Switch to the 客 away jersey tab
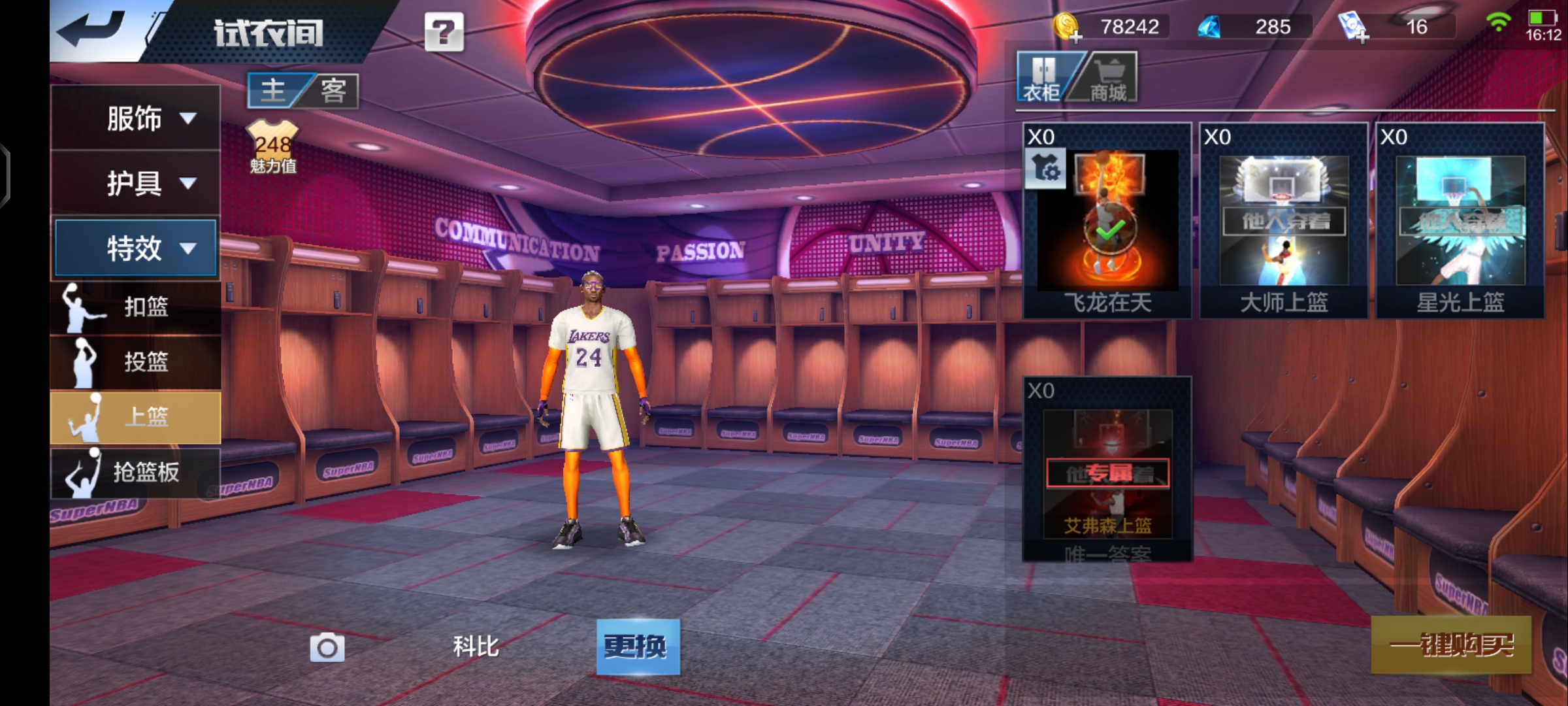The width and height of the screenshot is (1568, 706). coord(333,90)
